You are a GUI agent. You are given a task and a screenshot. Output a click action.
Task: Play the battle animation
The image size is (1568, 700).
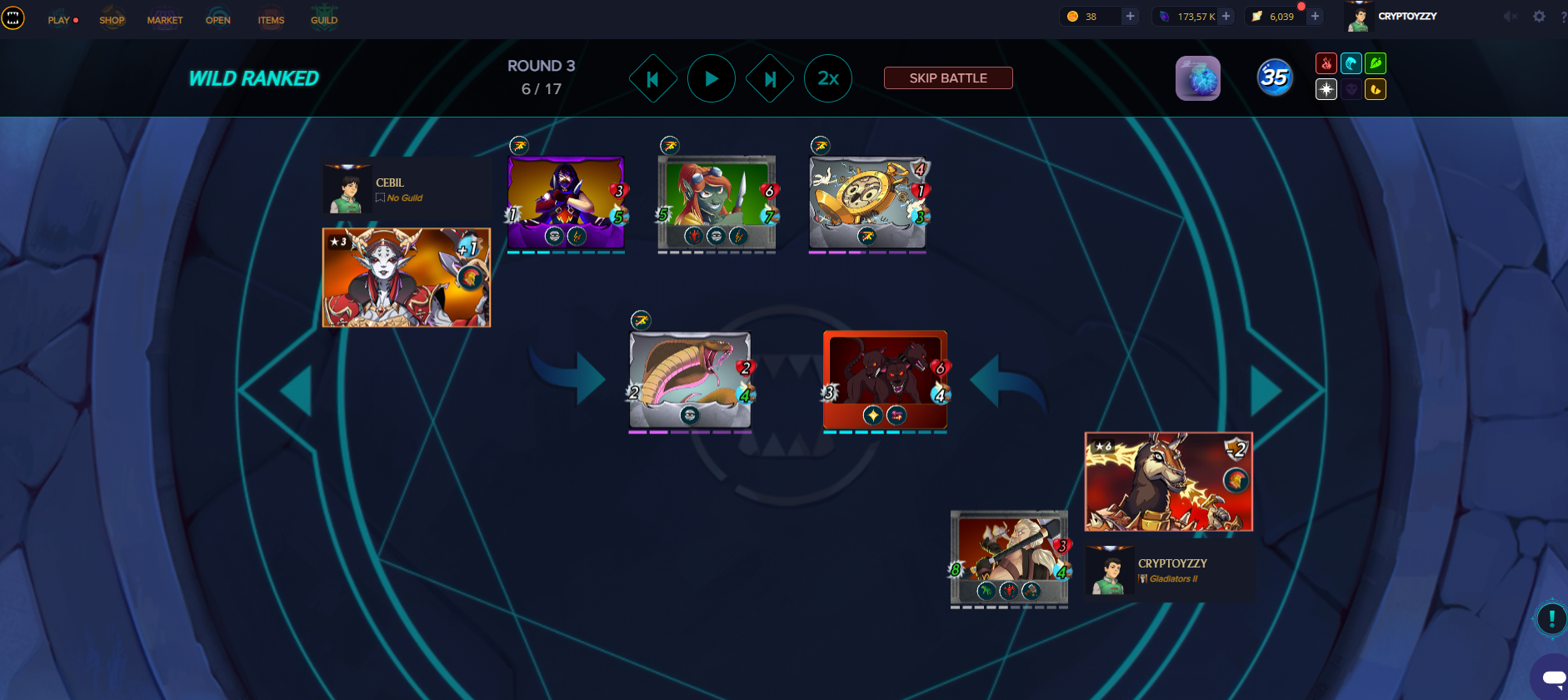[x=711, y=78]
